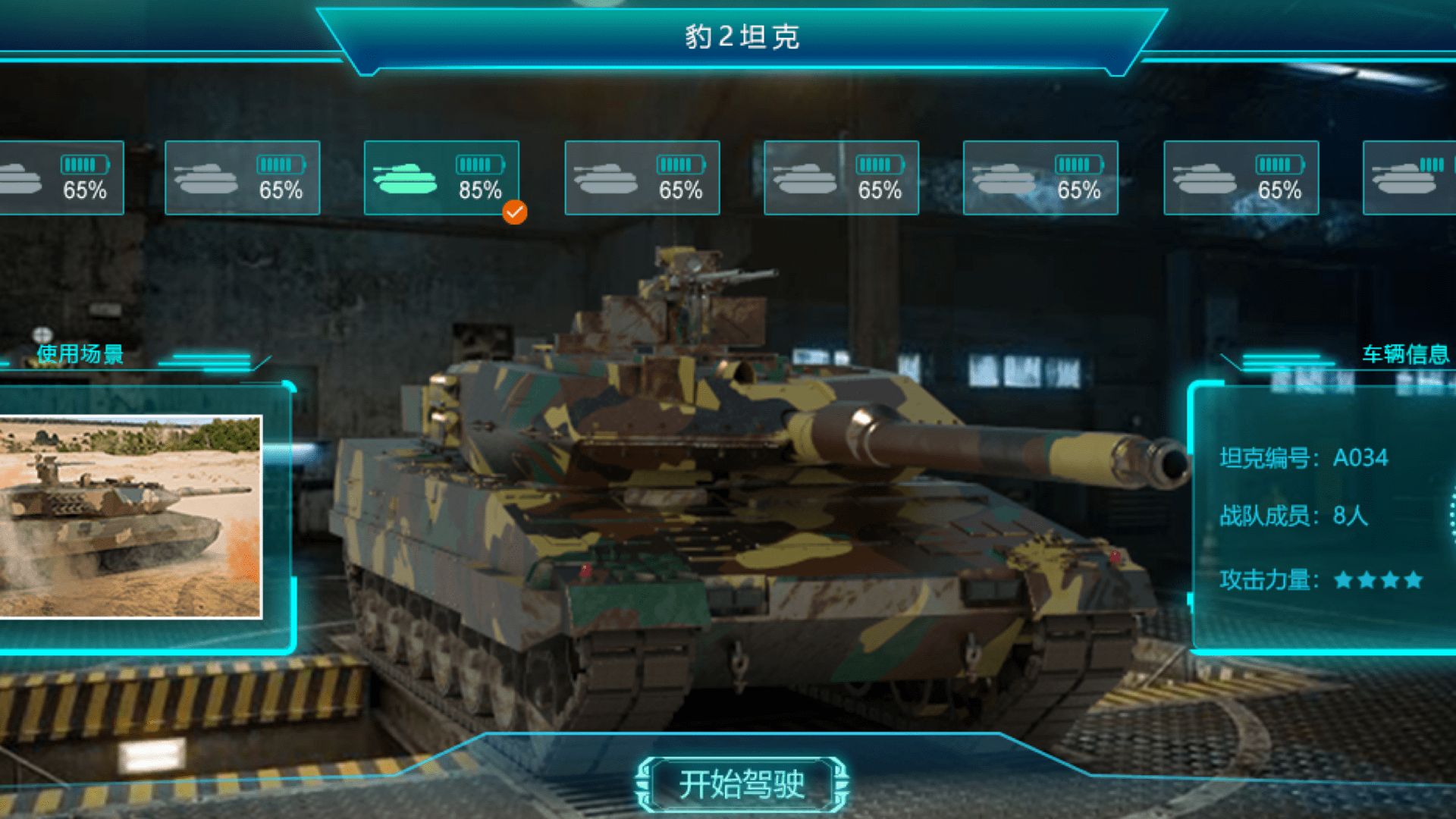Screen dimensions: 1456x819
Task: Select the second 65% tank tile
Action: pyautogui.click(x=243, y=178)
